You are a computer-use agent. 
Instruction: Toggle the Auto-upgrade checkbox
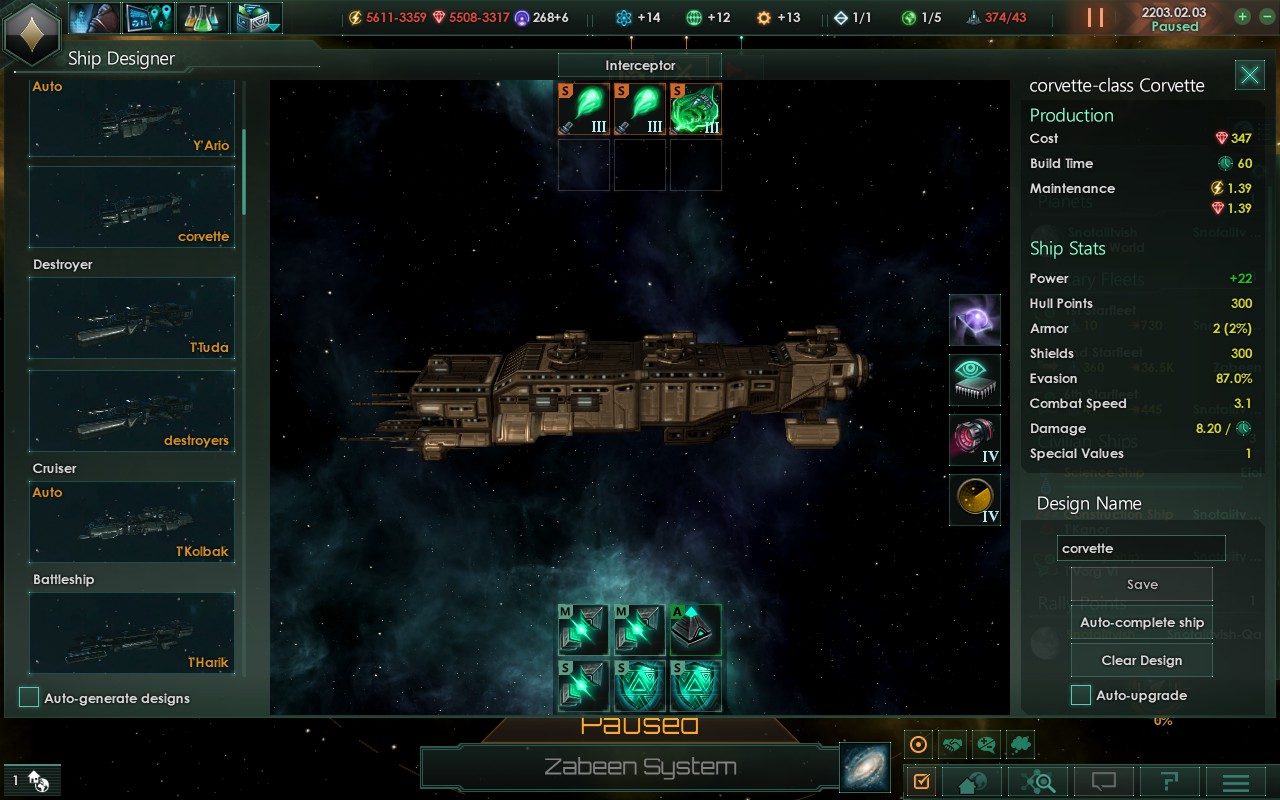pyautogui.click(x=1081, y=695)
